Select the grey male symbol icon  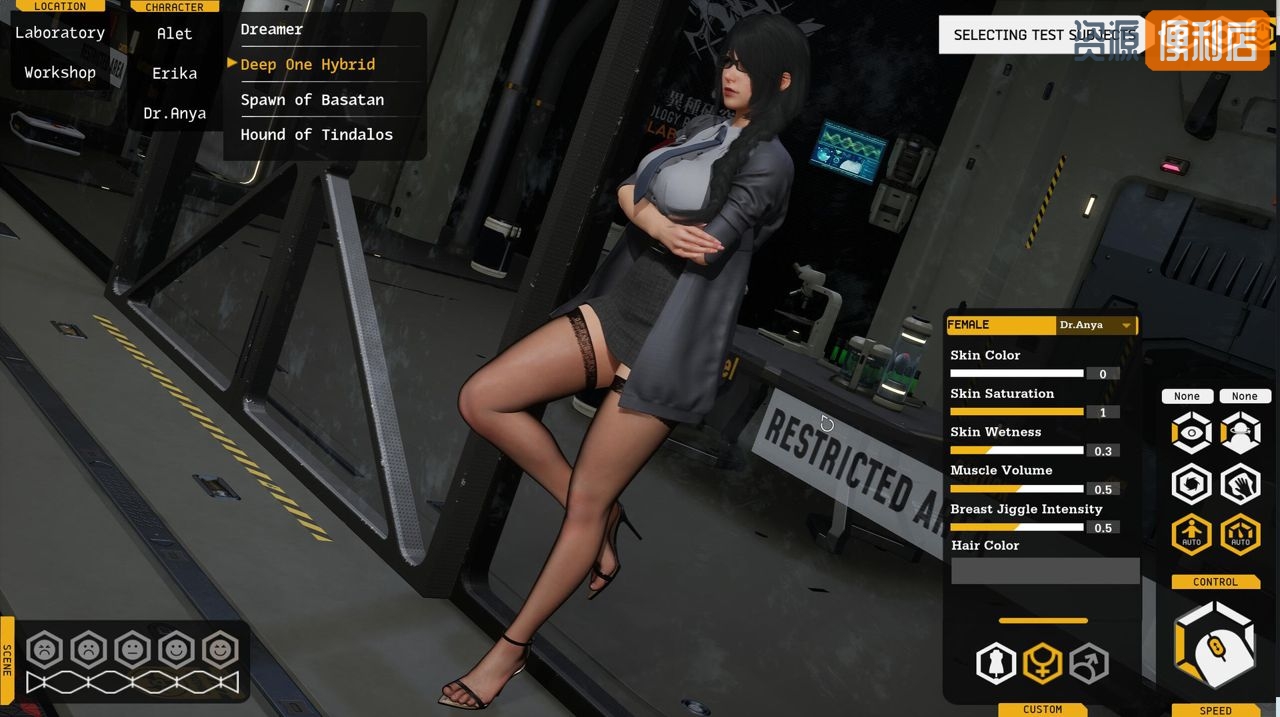pos(1089,663)
